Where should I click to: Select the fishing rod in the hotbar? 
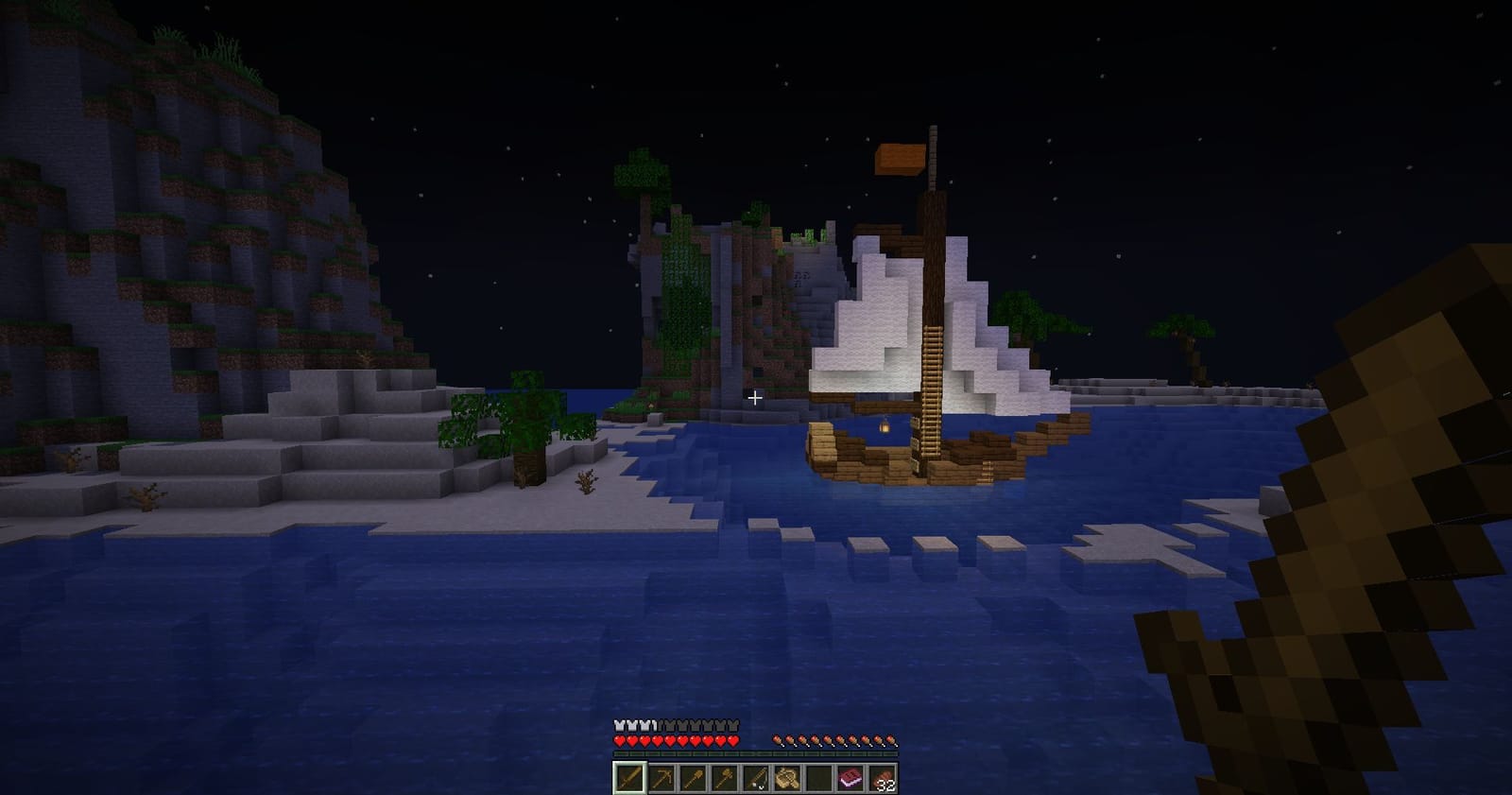click(x=756, y=777)
